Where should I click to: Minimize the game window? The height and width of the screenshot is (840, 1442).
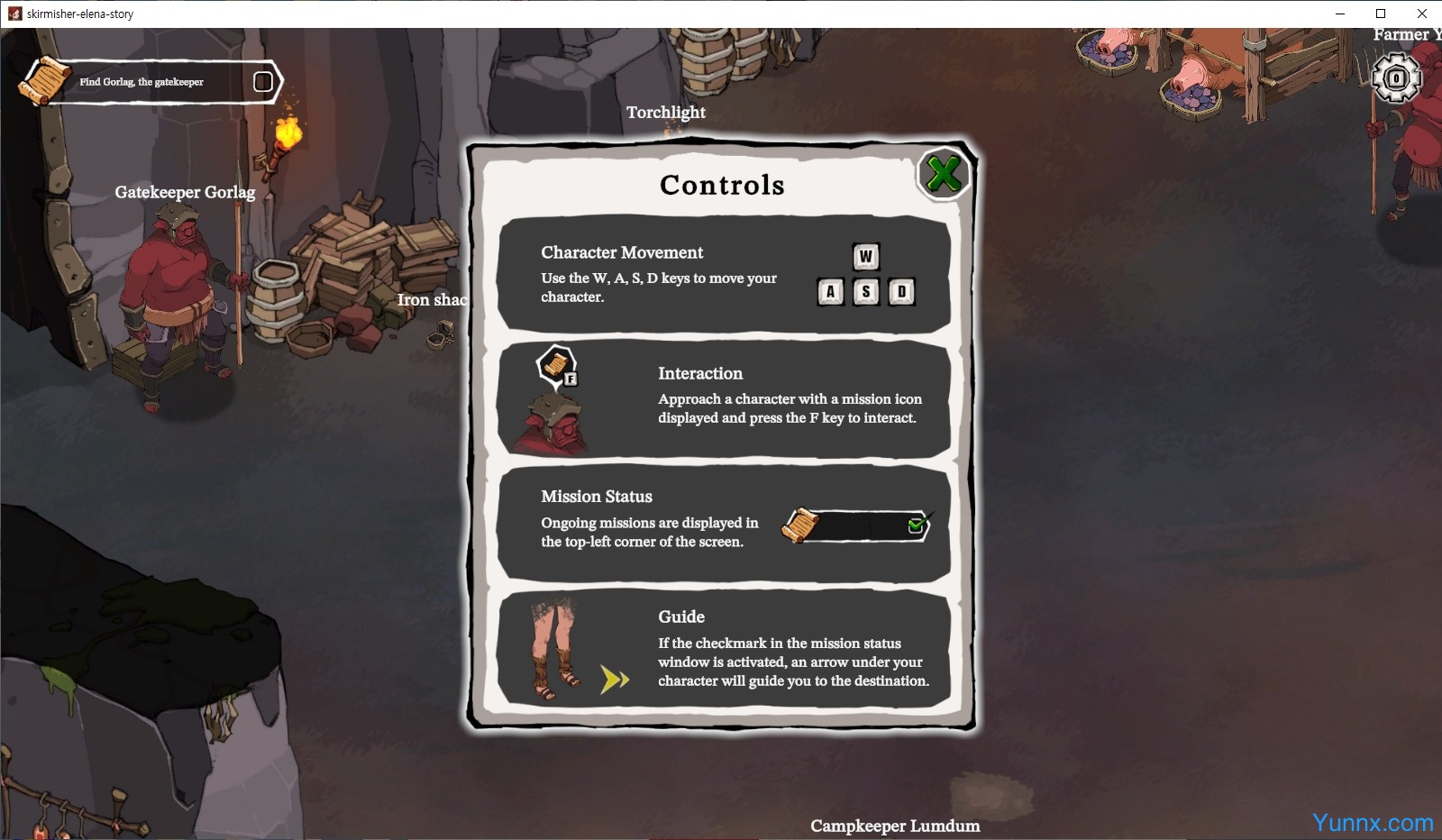pos(1339,14)
